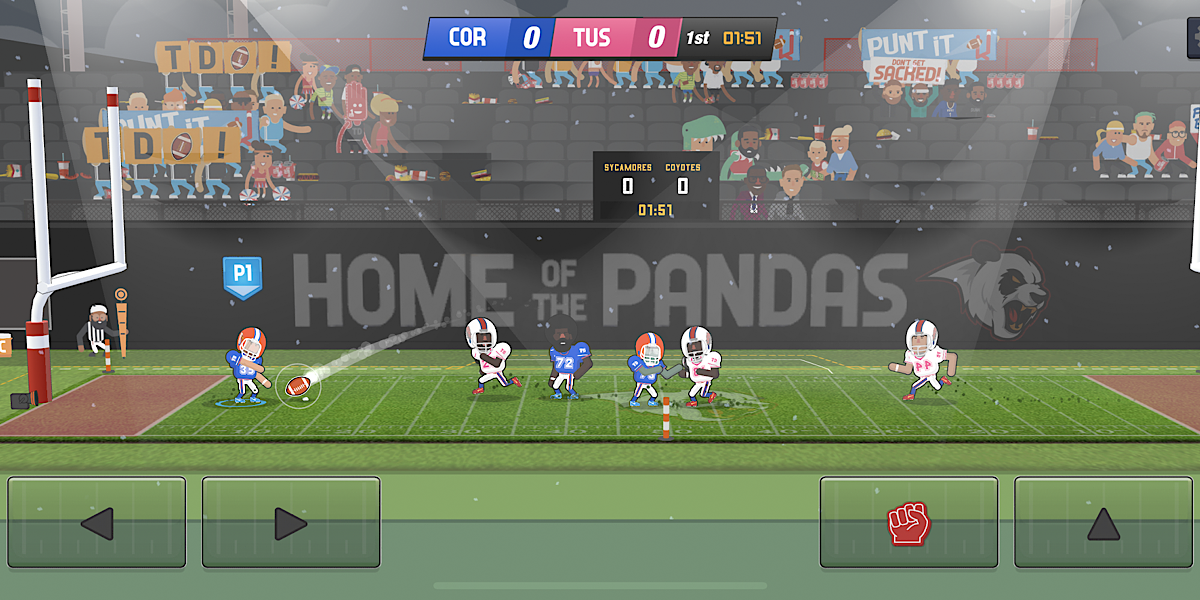This screenshot has width=1200, height=600.
Task: Open the settings gear button
Action: click(x=1193, y=37)
